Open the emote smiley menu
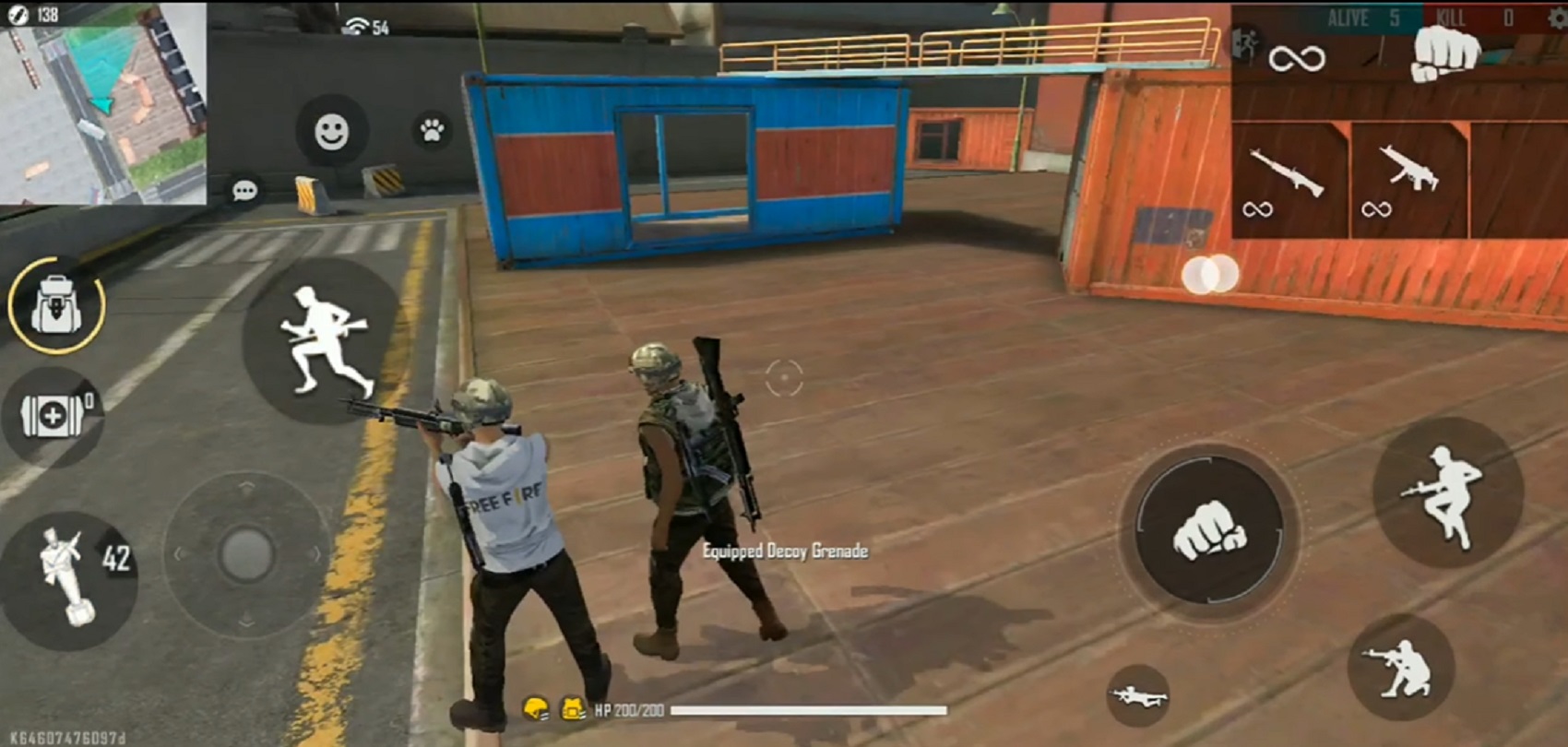Image resolution: width=1568 pixels, height=747 pixels. (x=330, y=131)
